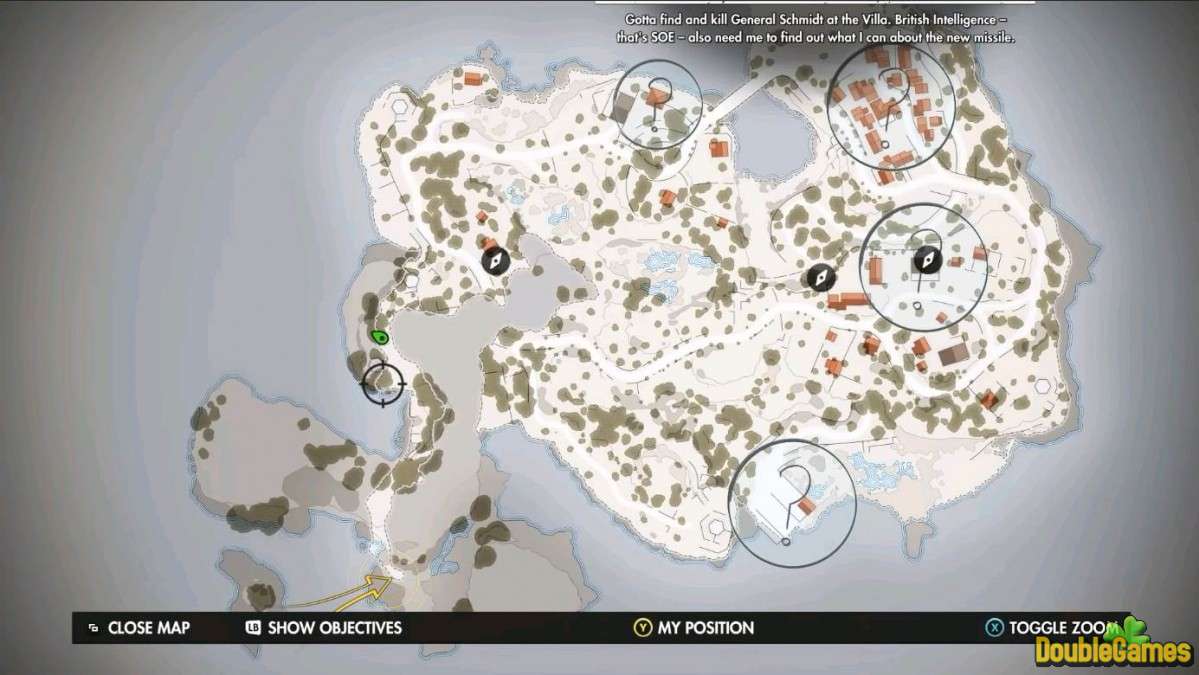Screen dimensions: 1199x675
Task: Choose the Show Objectives option
Action: [x=323, y=628]
